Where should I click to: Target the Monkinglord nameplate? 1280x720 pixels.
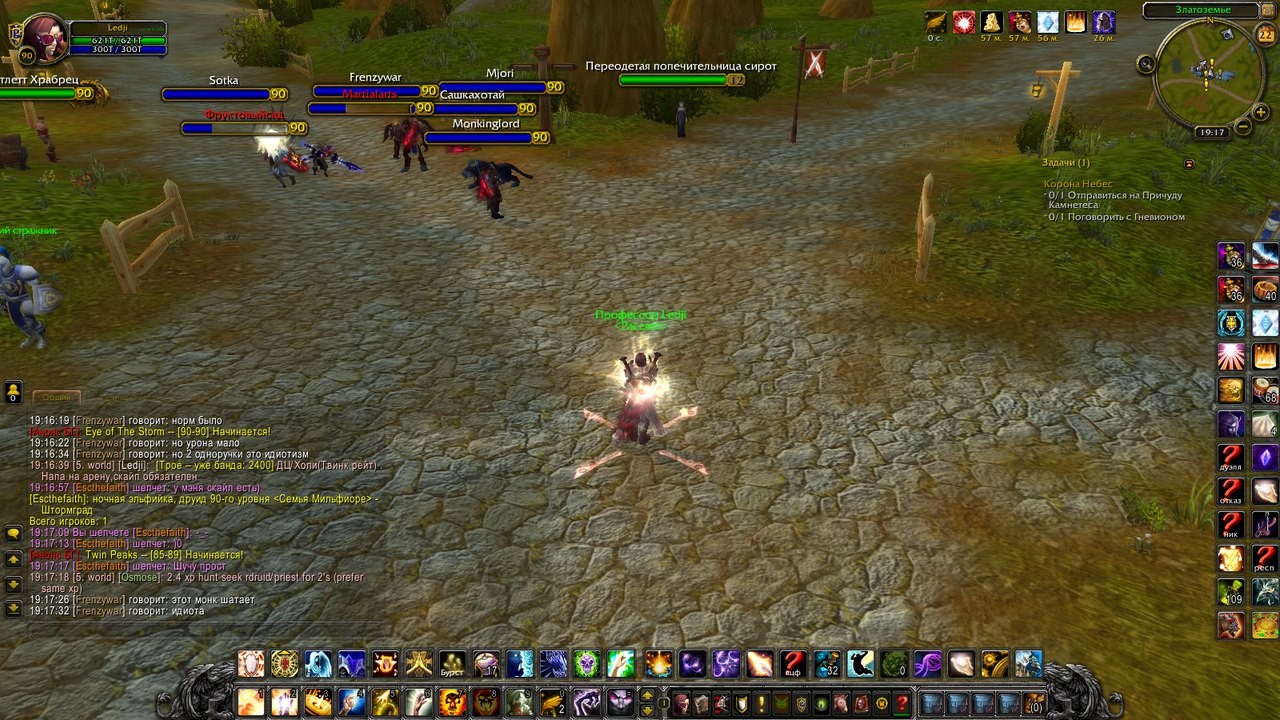[486, 138]
